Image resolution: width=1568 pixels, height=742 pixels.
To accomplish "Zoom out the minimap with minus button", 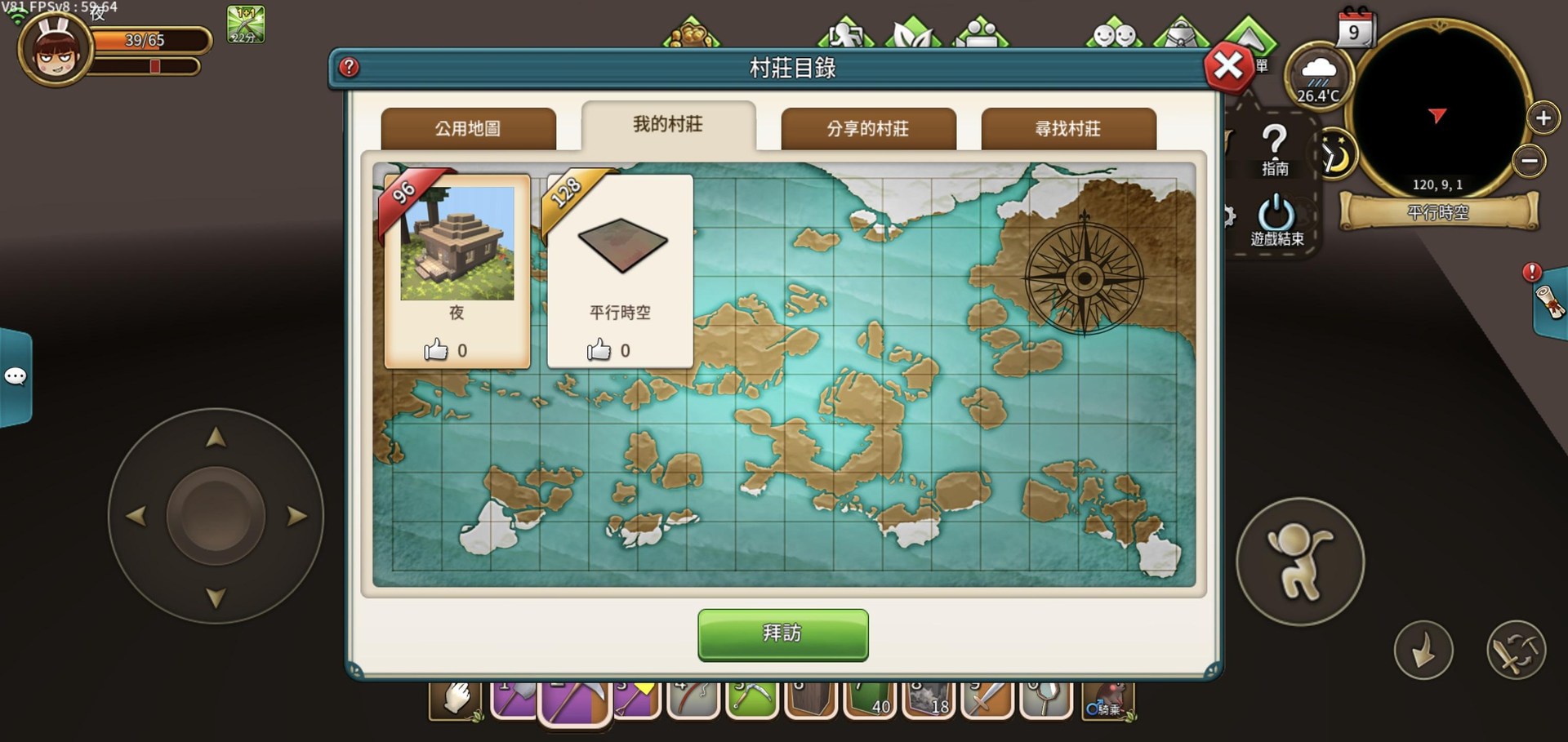I will (x=1530, y=161).
